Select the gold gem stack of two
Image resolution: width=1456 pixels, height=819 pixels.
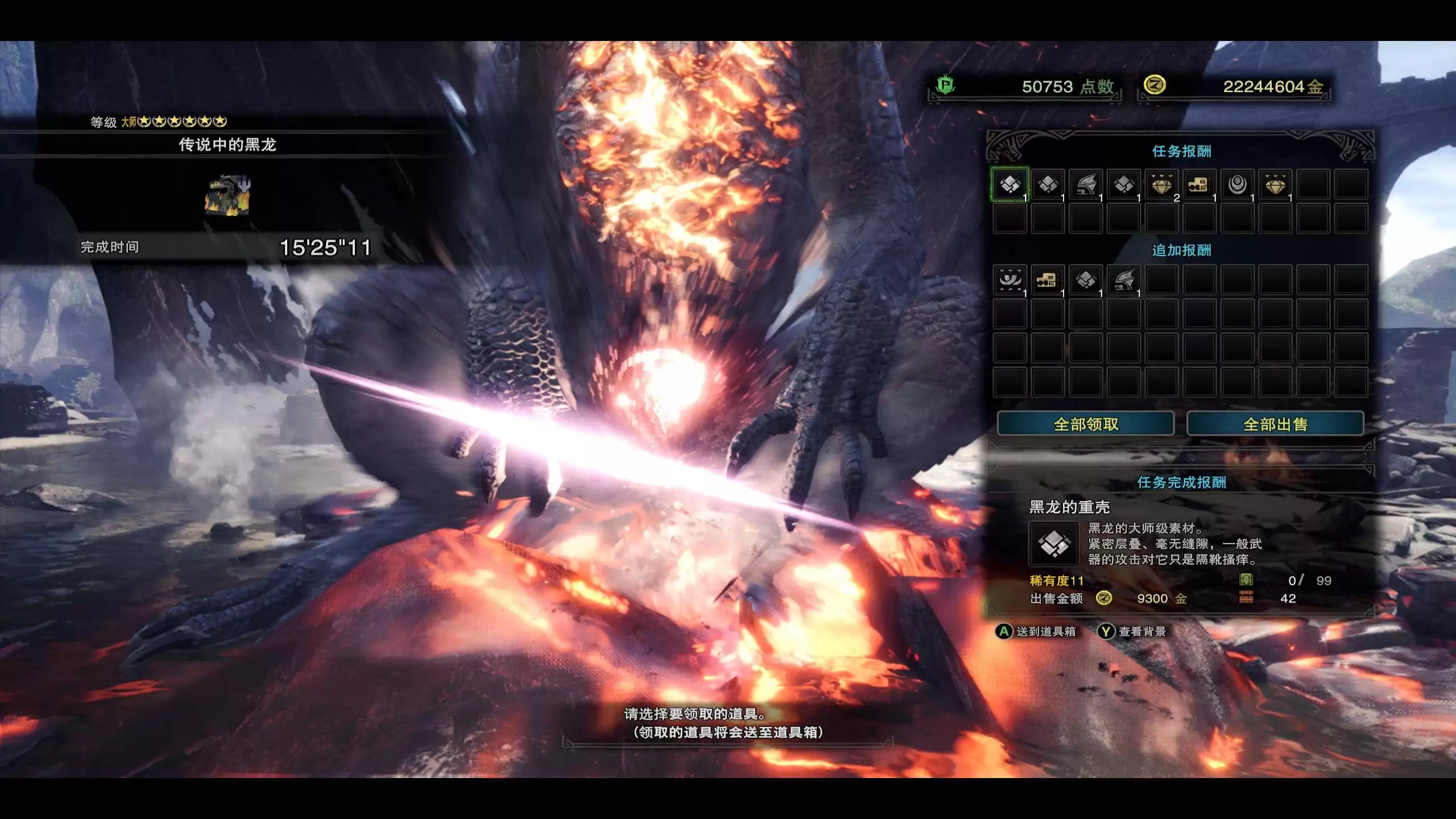[1161, 185]
